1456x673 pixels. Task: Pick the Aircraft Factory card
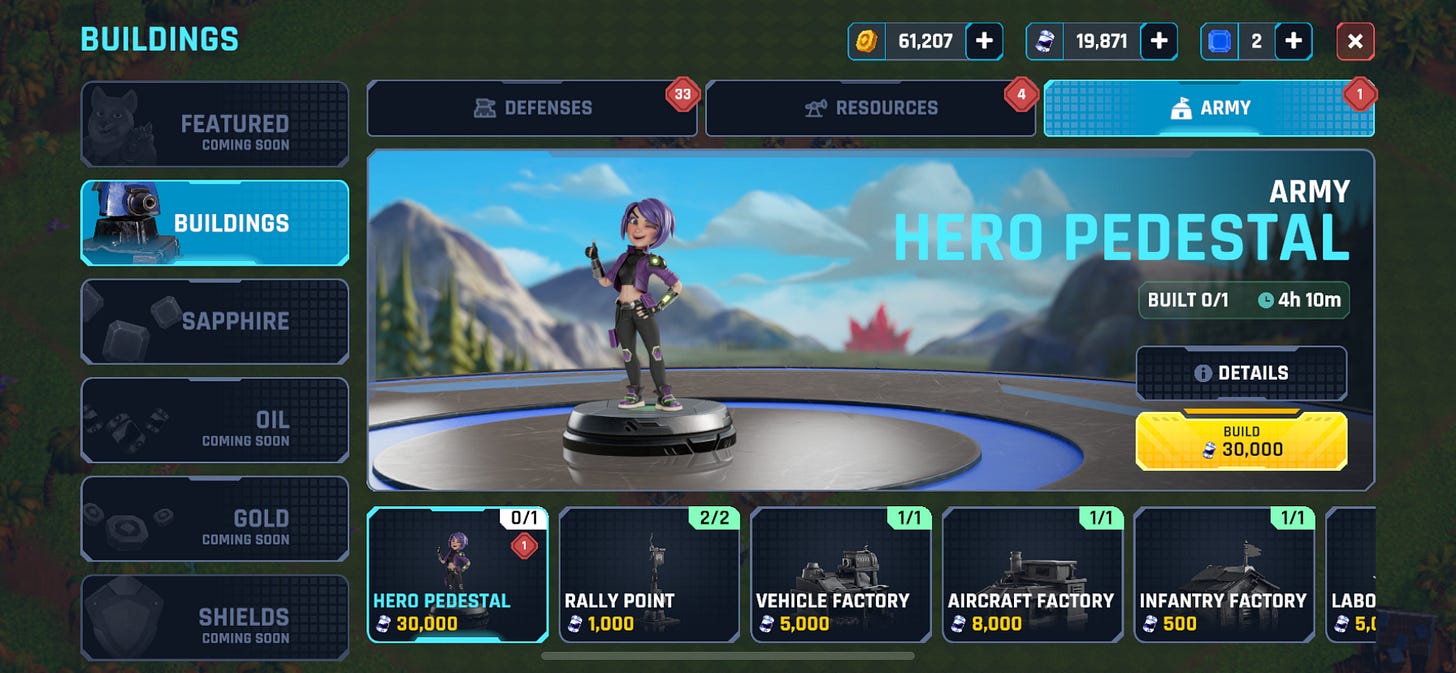[1032, 574]
